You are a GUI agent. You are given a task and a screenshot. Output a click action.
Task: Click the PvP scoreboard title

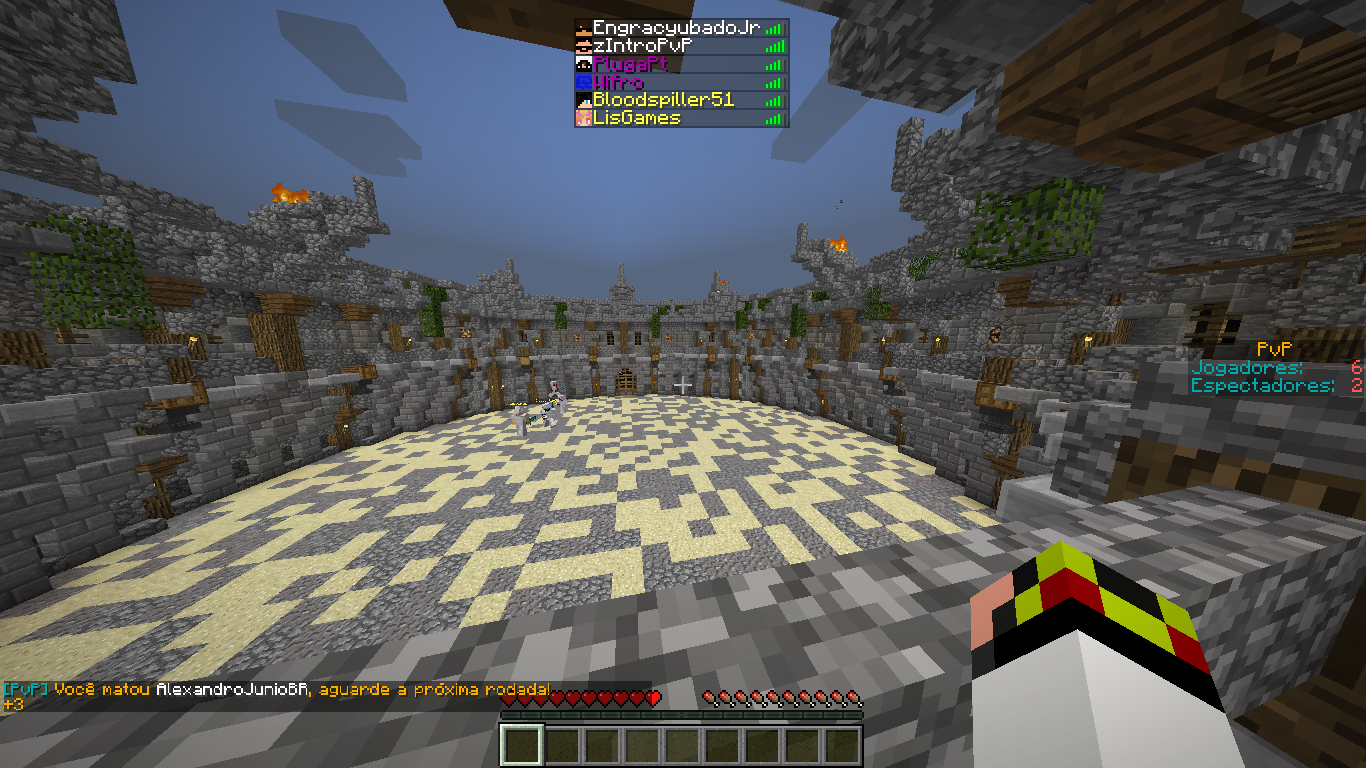pos(1276,350)
